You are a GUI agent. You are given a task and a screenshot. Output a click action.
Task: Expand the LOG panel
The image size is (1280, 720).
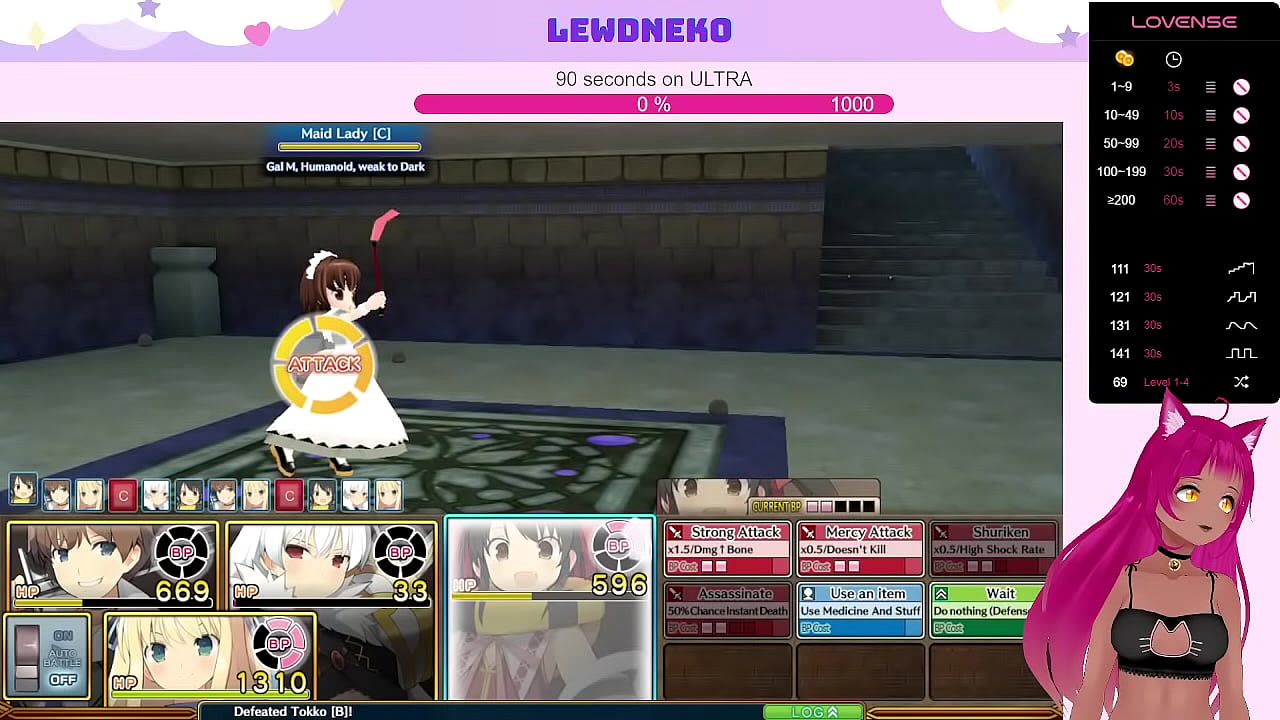click(x=813, y=711)
